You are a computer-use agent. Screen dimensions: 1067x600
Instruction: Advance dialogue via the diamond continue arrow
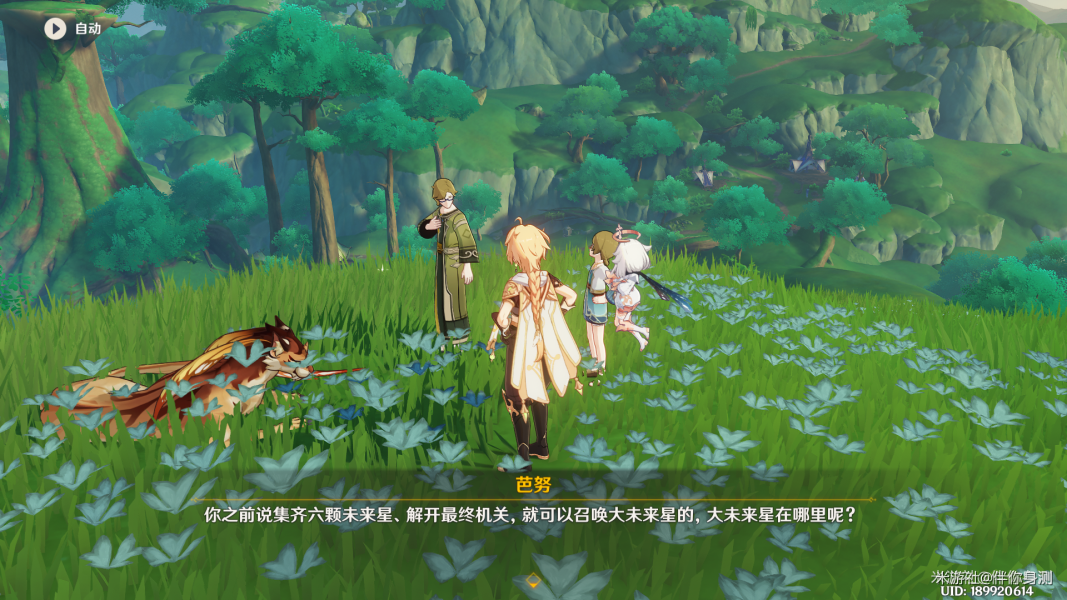(533, 581)
